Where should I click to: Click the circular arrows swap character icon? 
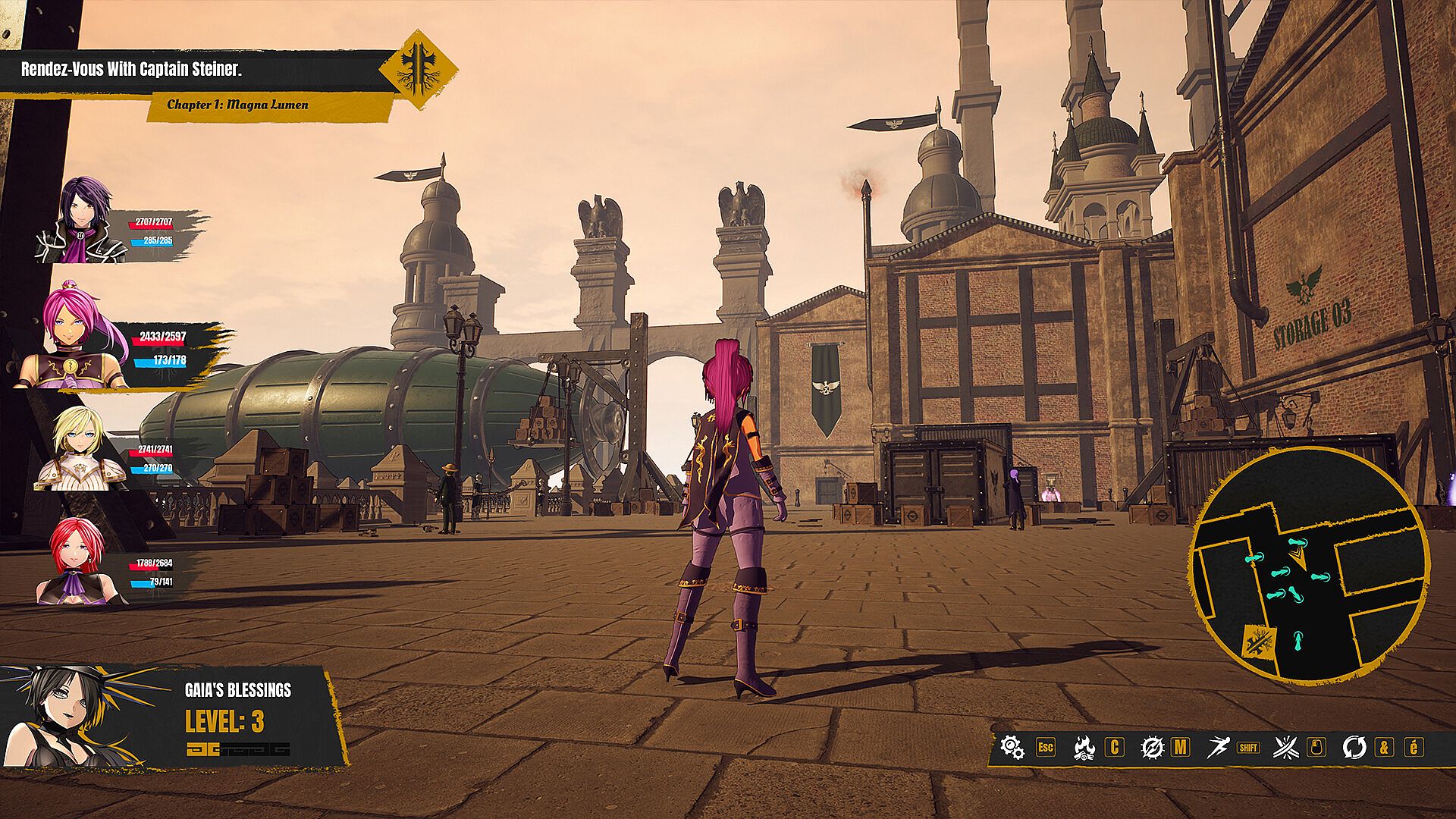(x=1354, y=747)
